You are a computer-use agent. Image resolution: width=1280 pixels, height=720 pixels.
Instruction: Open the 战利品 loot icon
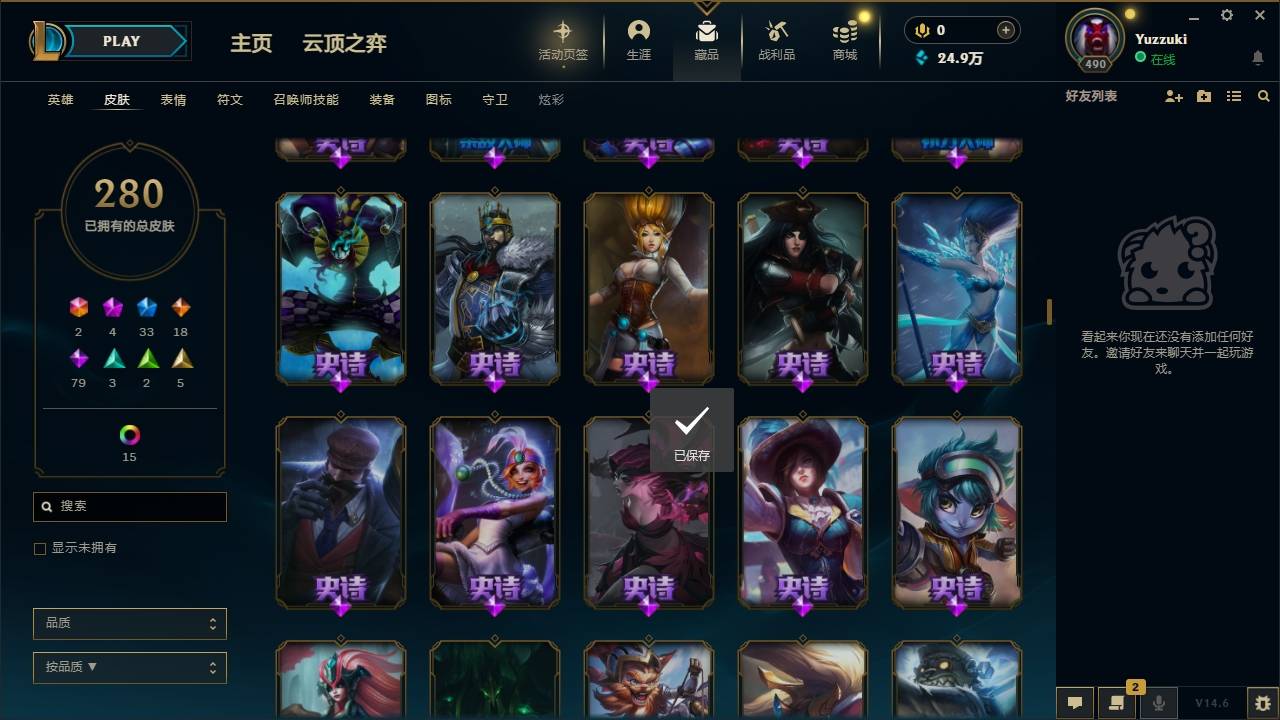tap(776, 40)
